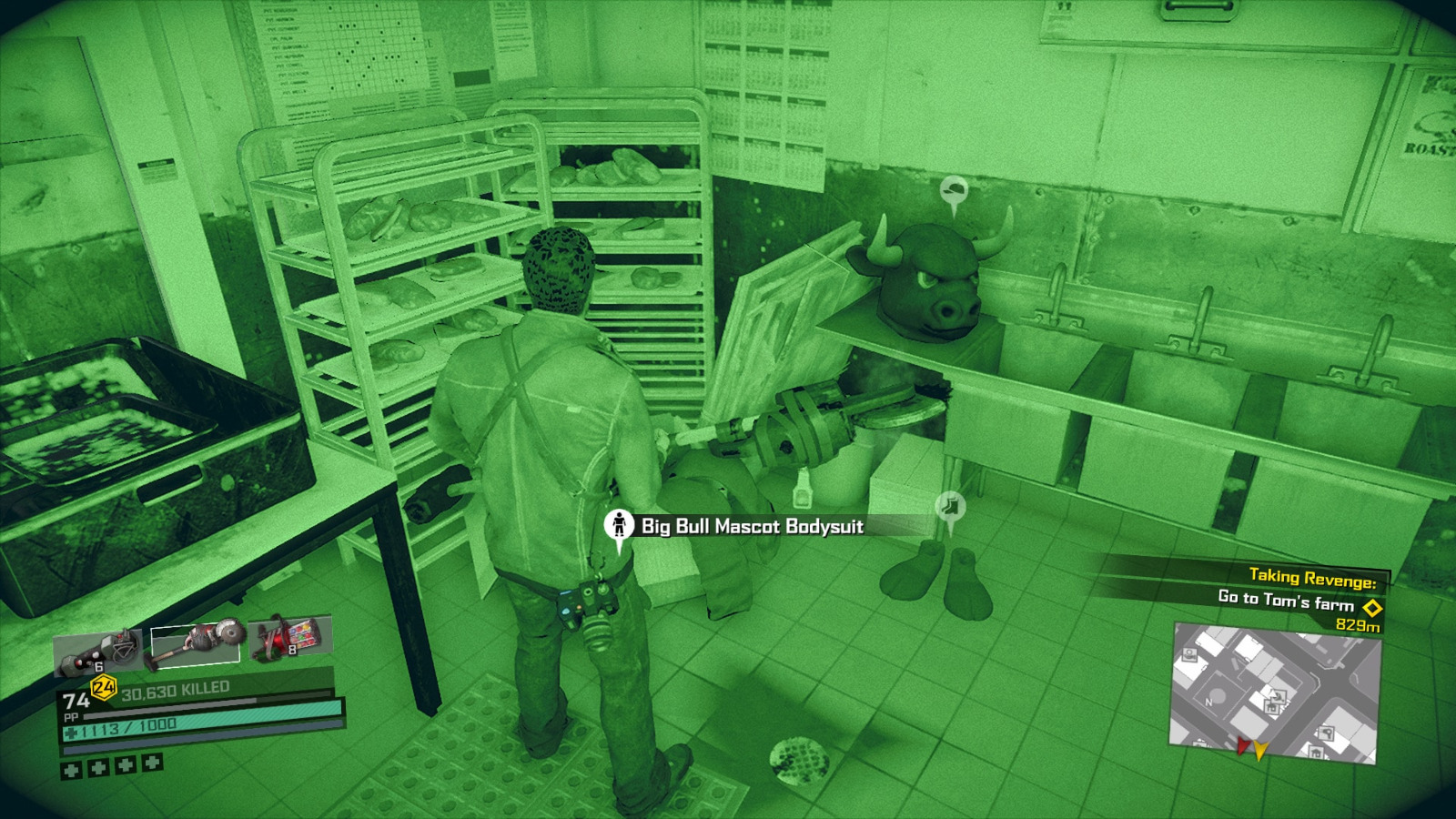Click the 30,630 KILLED counter
The image size is (1456, 819).
pyautogui.click(x=175, y=689)
